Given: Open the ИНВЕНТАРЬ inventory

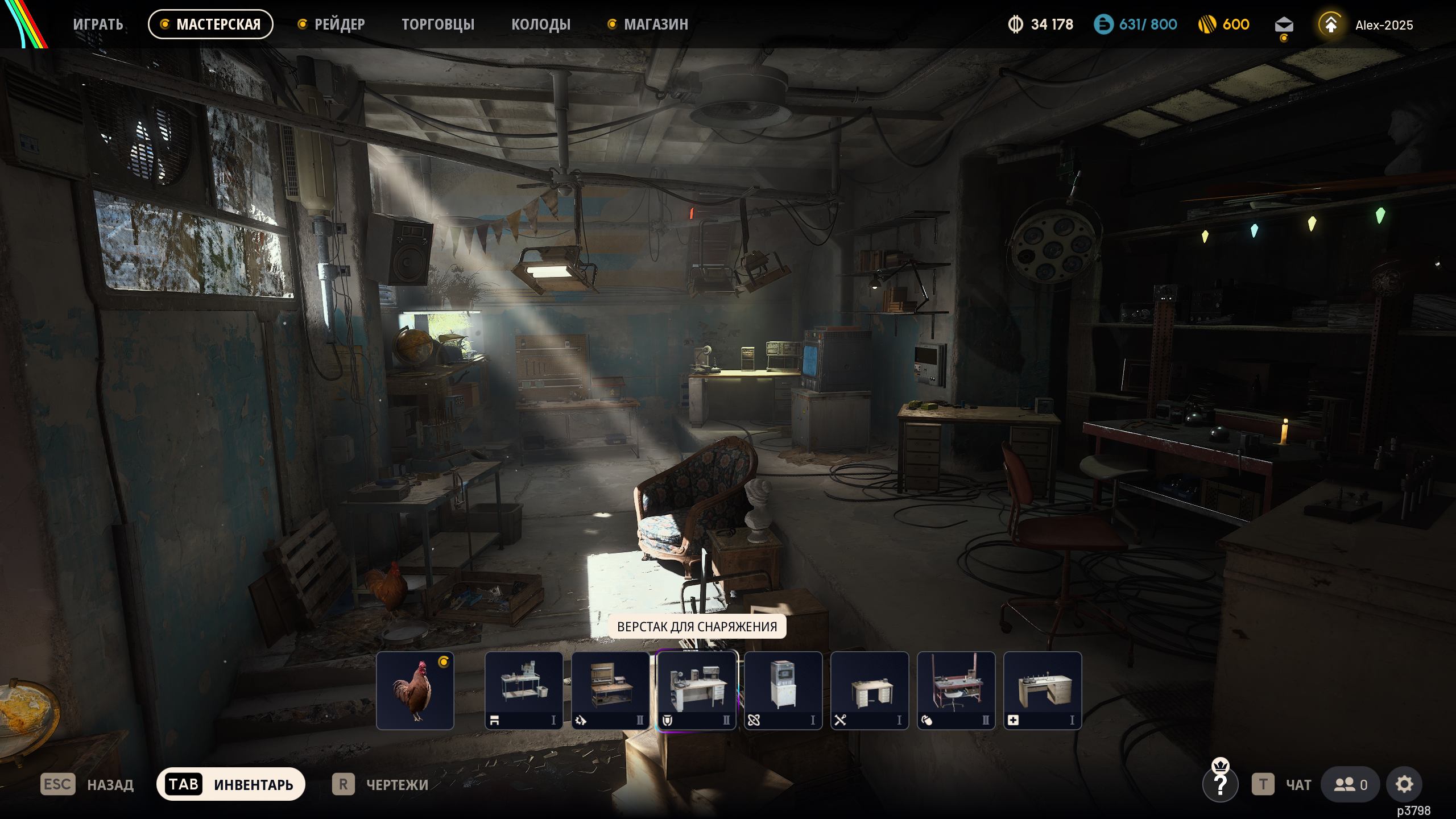Looking at the screenshot, I should click(x=231, y=785).
